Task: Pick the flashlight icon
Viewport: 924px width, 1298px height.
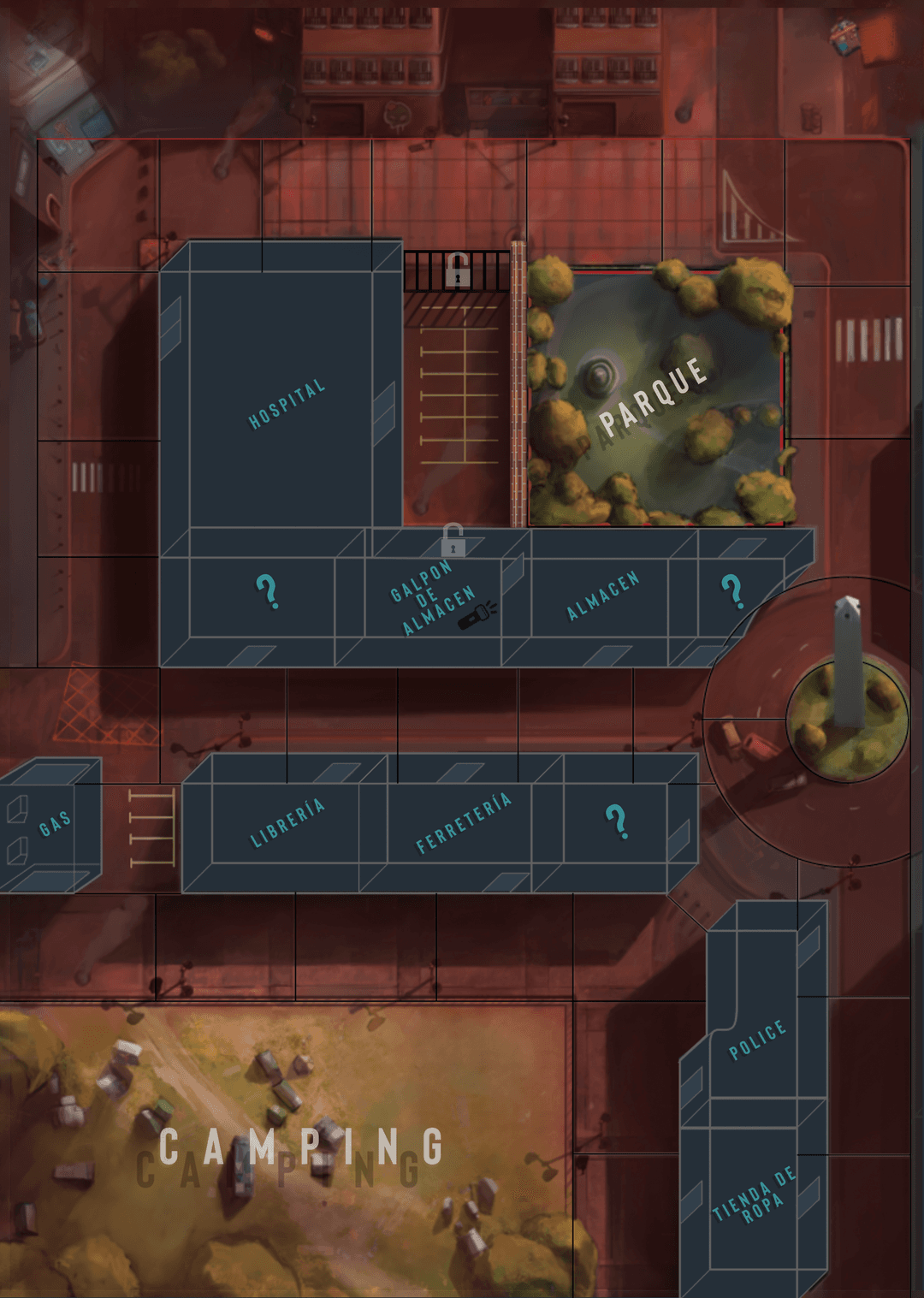Action: (x=477, y=614)
